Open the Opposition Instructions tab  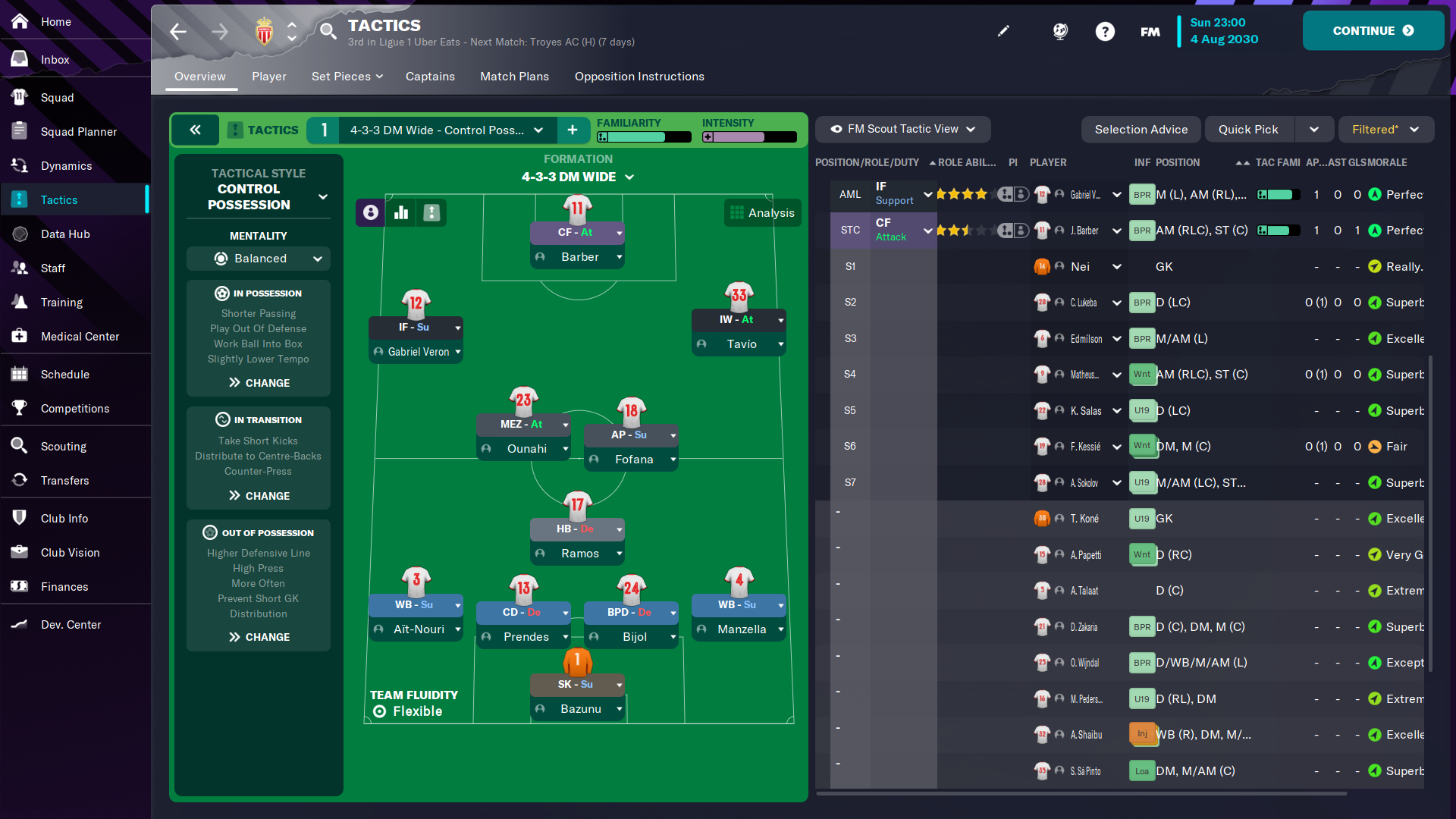click(639, 77)
